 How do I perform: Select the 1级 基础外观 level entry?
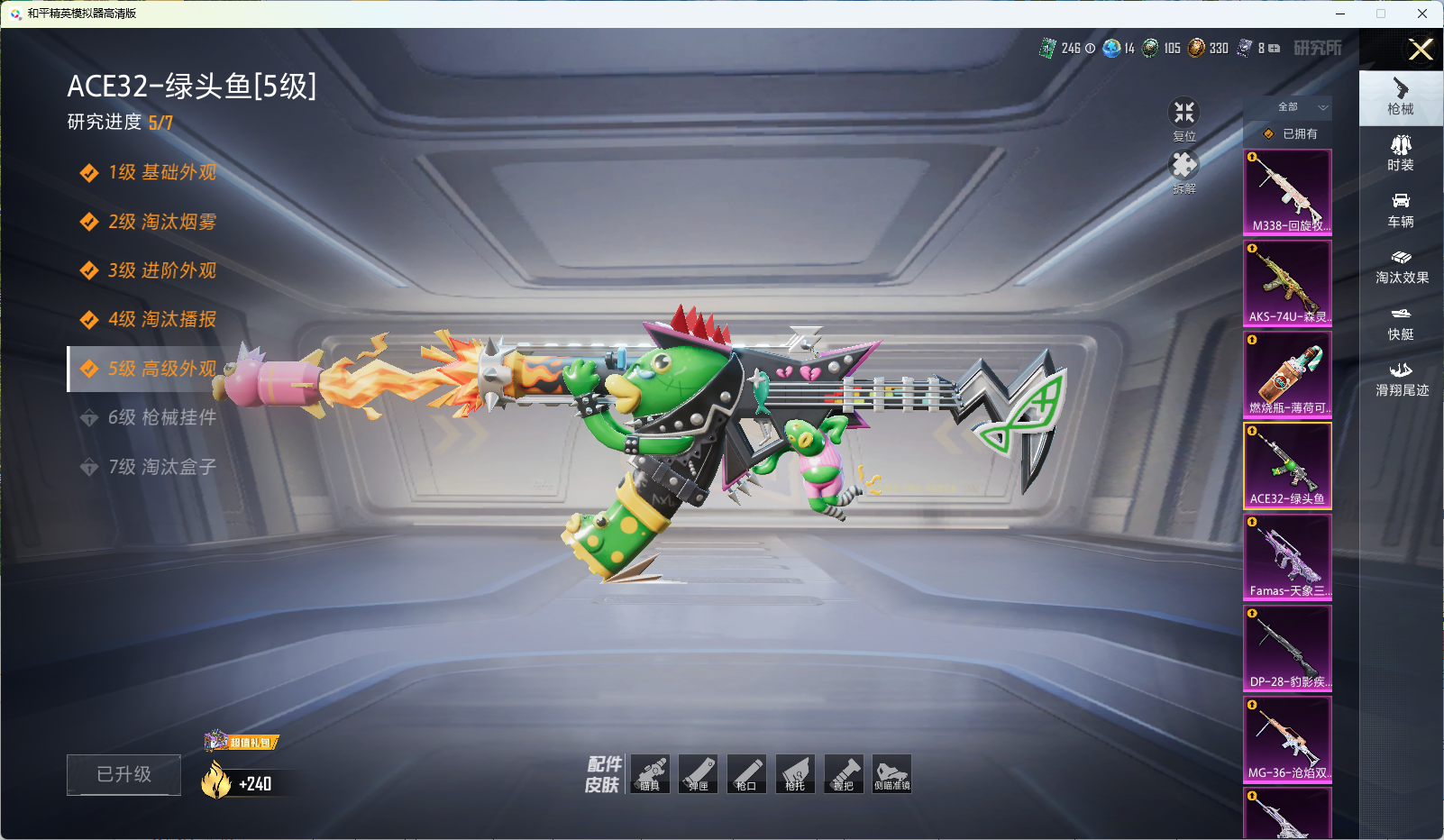pos(151,172)
